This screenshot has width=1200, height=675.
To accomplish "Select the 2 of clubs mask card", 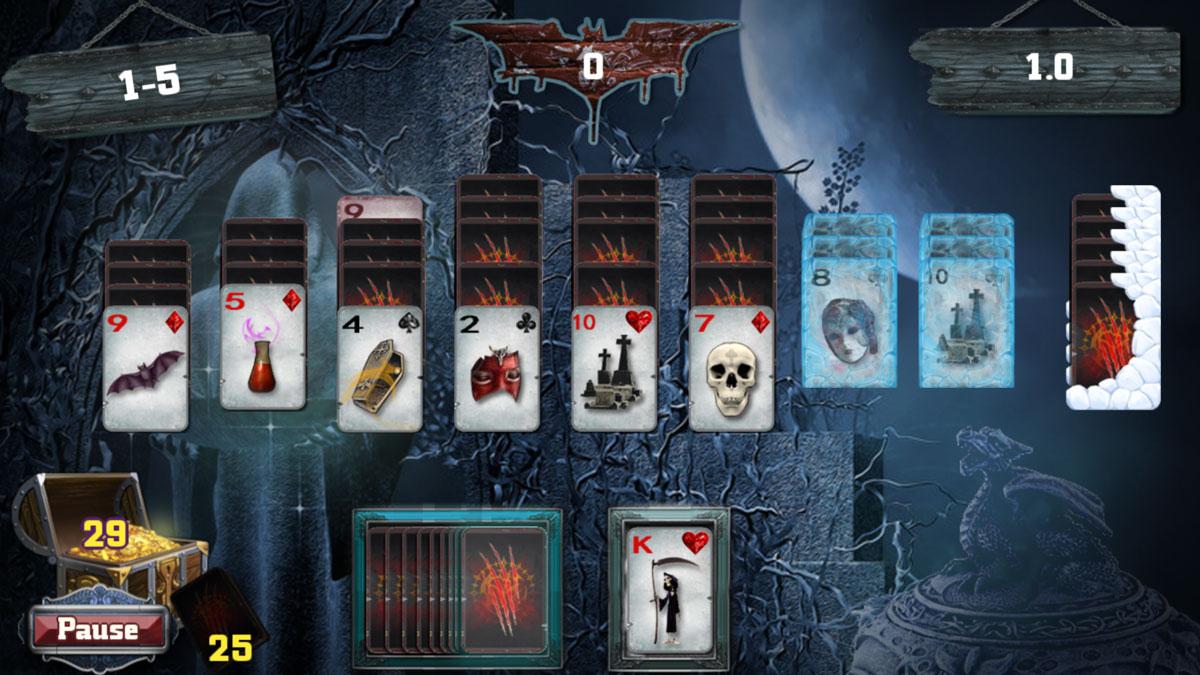I will (497, 368).
